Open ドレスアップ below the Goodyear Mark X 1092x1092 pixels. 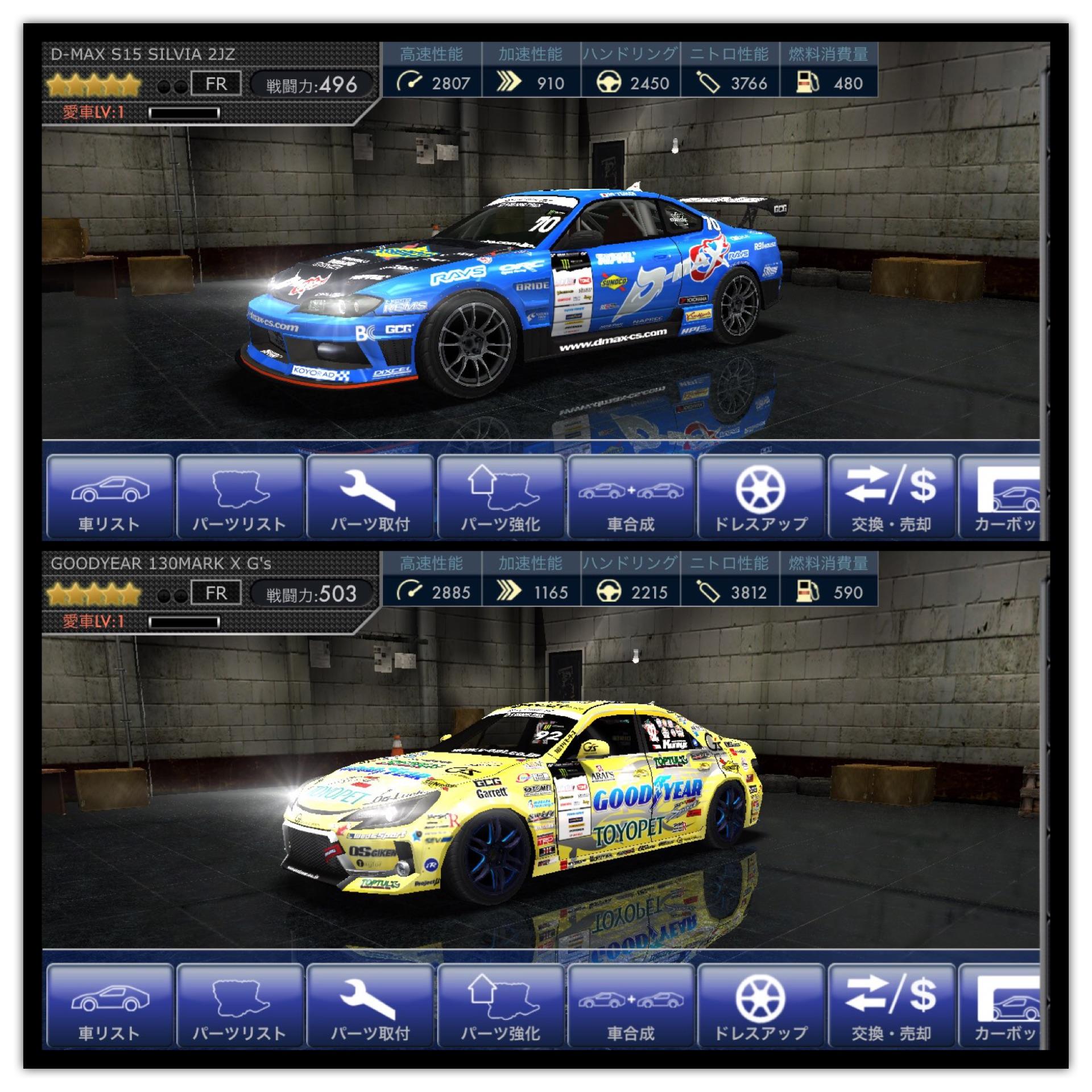tap(761, 1006)
